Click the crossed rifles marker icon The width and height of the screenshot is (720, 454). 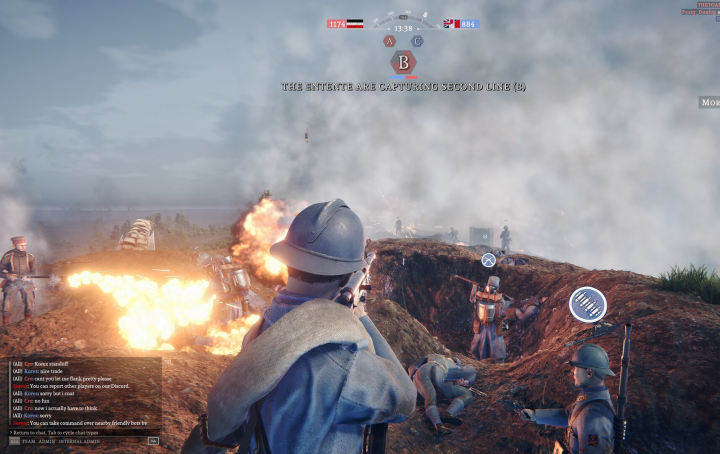click(x=488, y=260)
